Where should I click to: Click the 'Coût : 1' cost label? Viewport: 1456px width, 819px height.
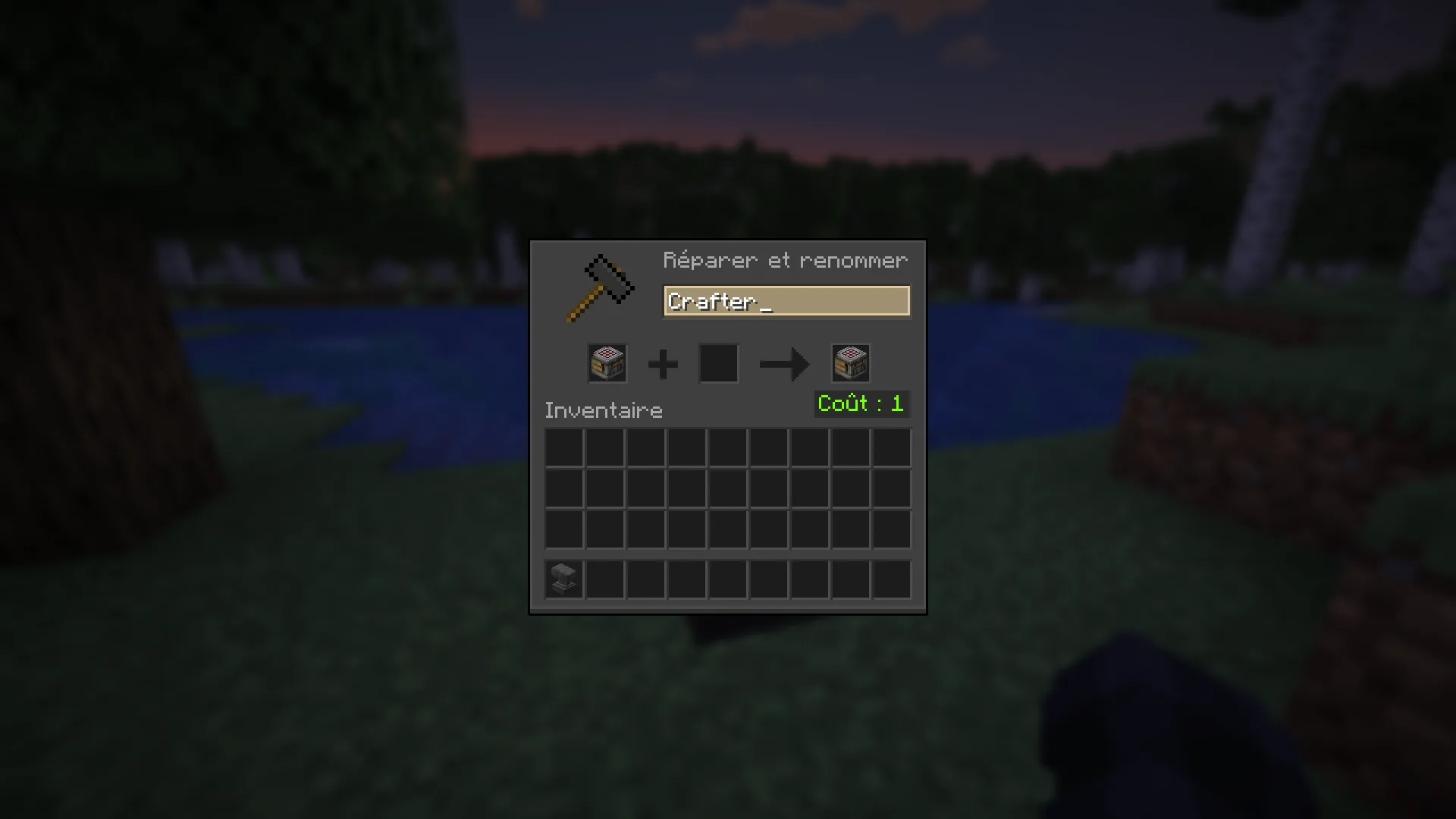861,403
